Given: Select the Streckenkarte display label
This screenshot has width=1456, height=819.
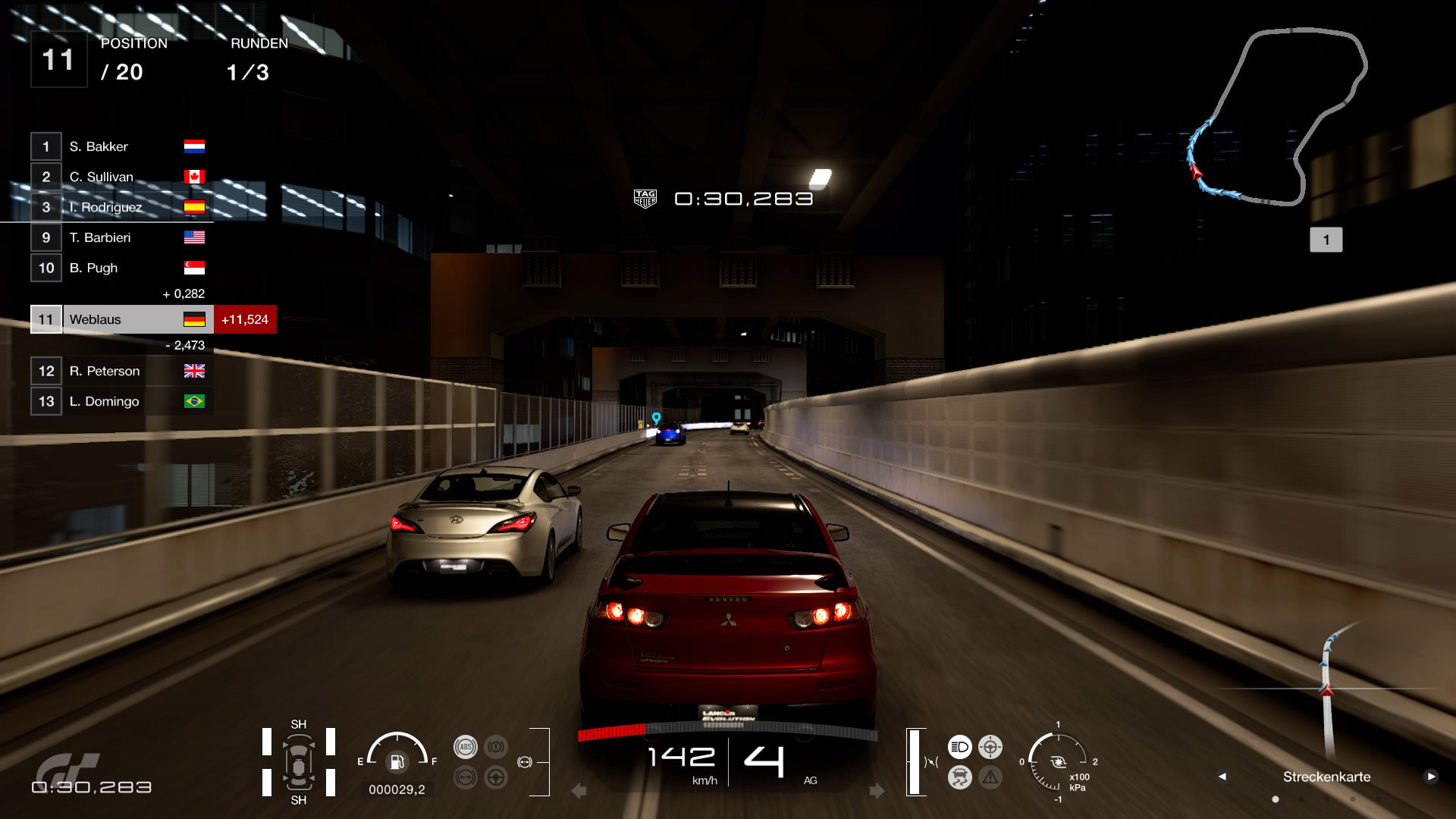Looking at the screenshot, I should (1326, 777).
